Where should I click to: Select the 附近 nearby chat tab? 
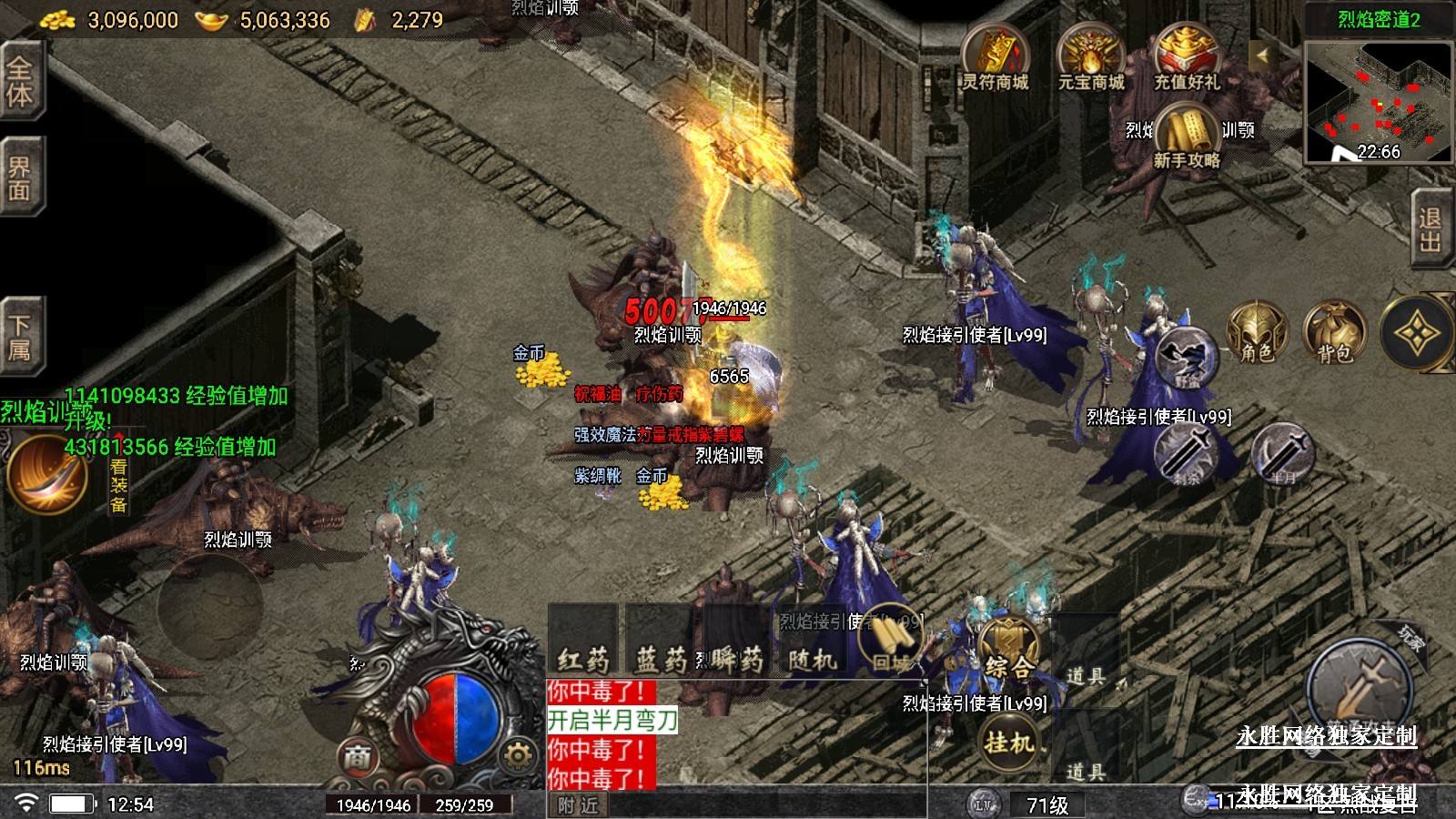[578, 805]
